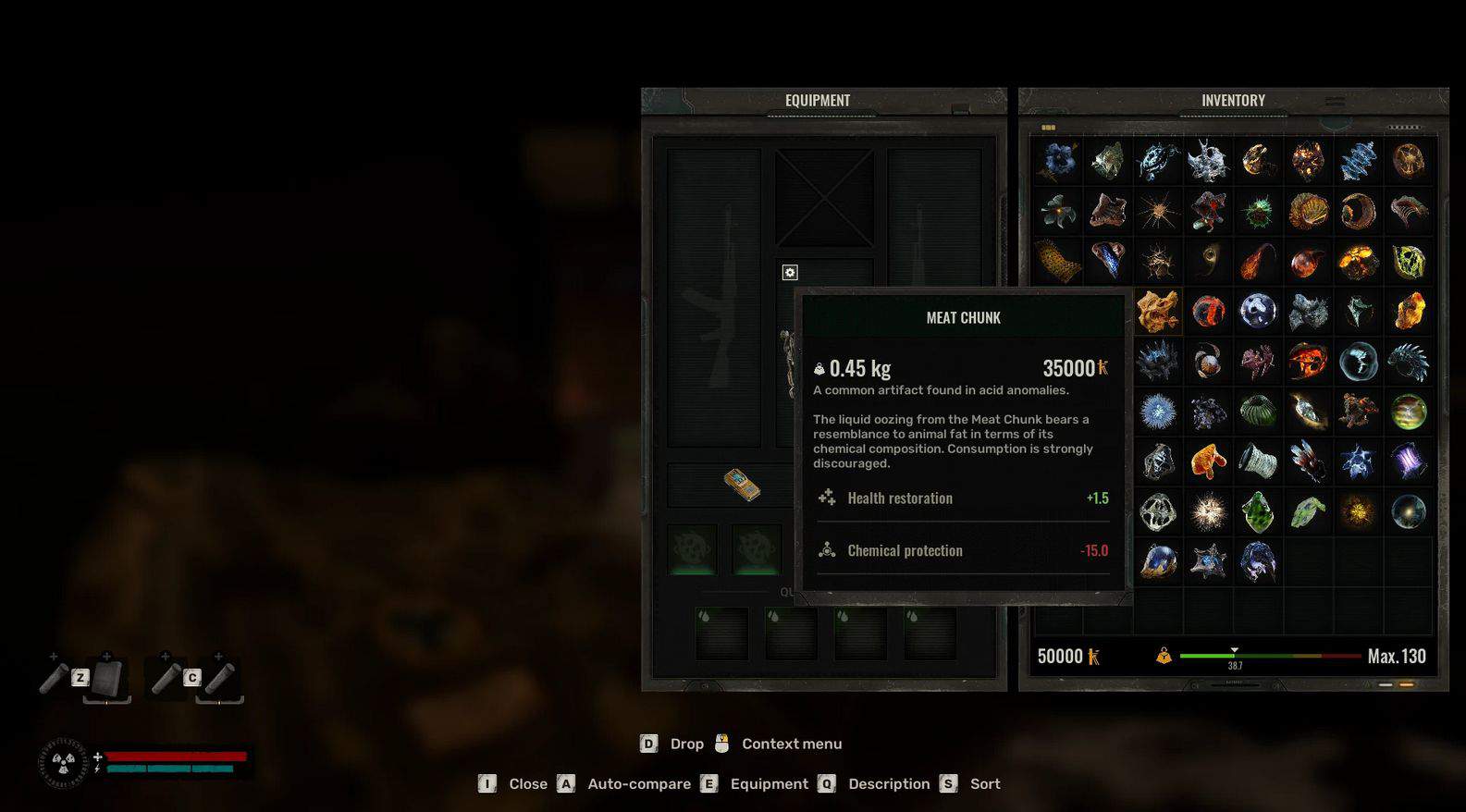1466x812 pixels.
Task: Pick the white coiled tube artifact
Action: (x=1257, y=461)
